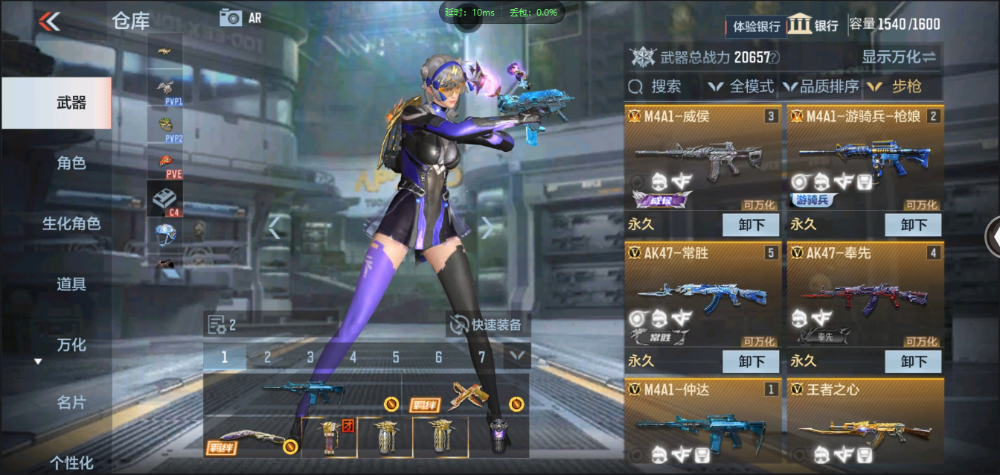1000x475 pixels.
Task: Open the 品质排序 sort dropdown
Action: point(820,87)
